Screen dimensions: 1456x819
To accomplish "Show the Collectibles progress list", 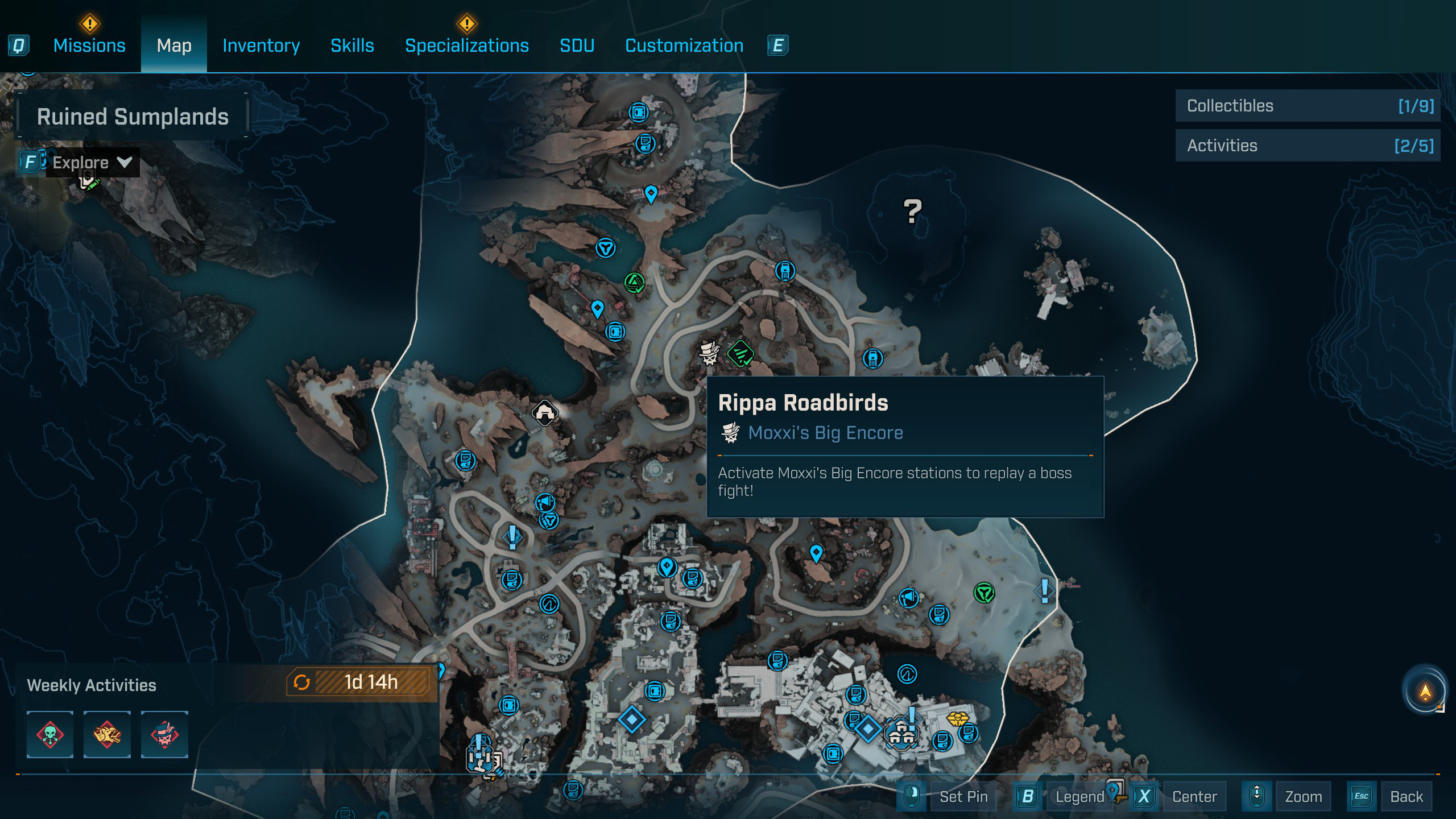I will point(1308,106).
